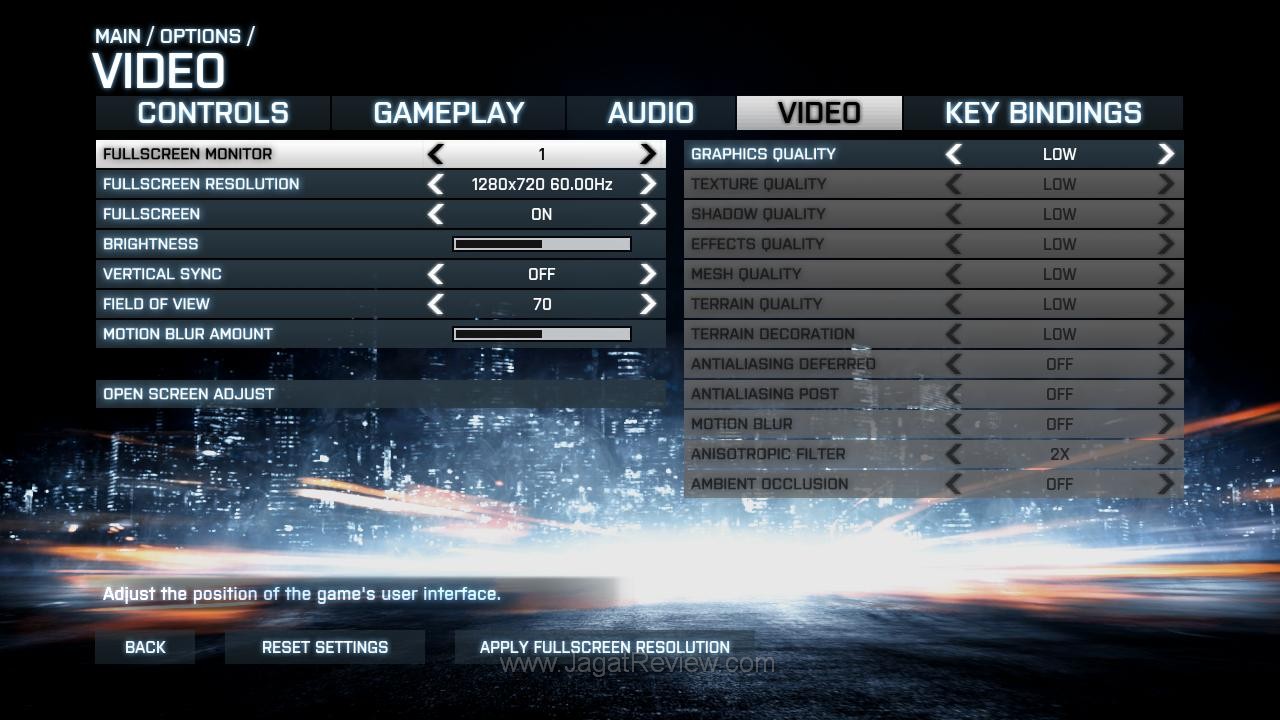This screenshot has width=1280, height=720.
Task: Apply Fullscreen Resolution
Action: [604, 647]
